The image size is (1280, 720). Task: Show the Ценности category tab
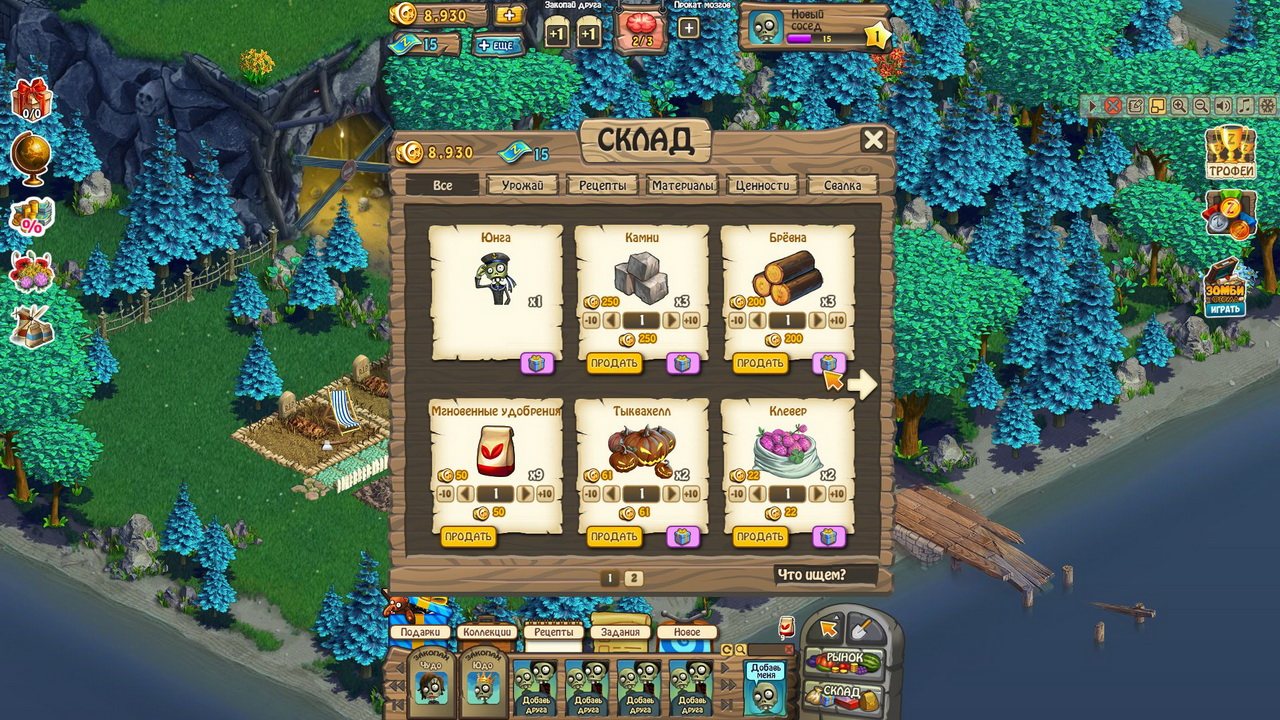763,185
